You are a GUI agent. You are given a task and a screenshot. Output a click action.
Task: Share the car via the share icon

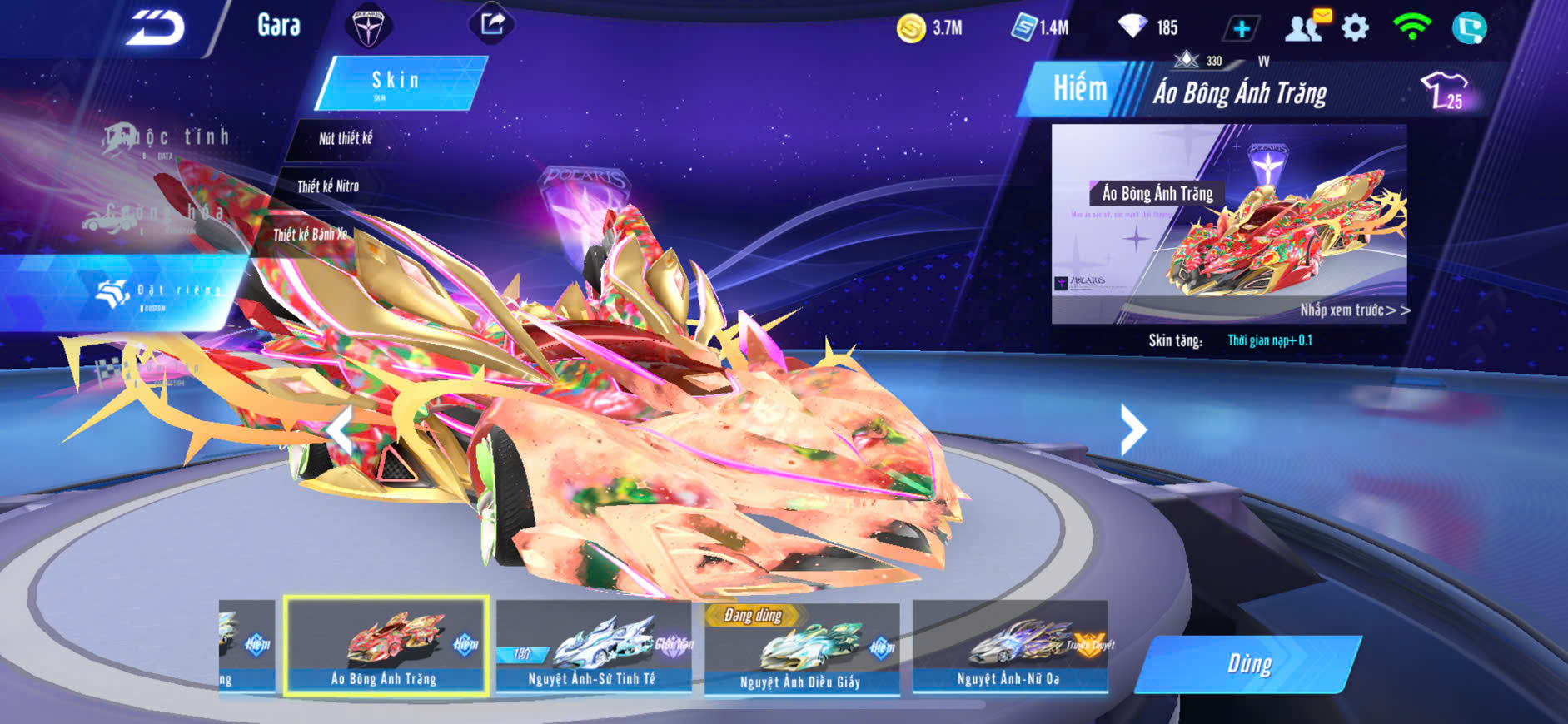pyautogui.click(x=492, y=23)
